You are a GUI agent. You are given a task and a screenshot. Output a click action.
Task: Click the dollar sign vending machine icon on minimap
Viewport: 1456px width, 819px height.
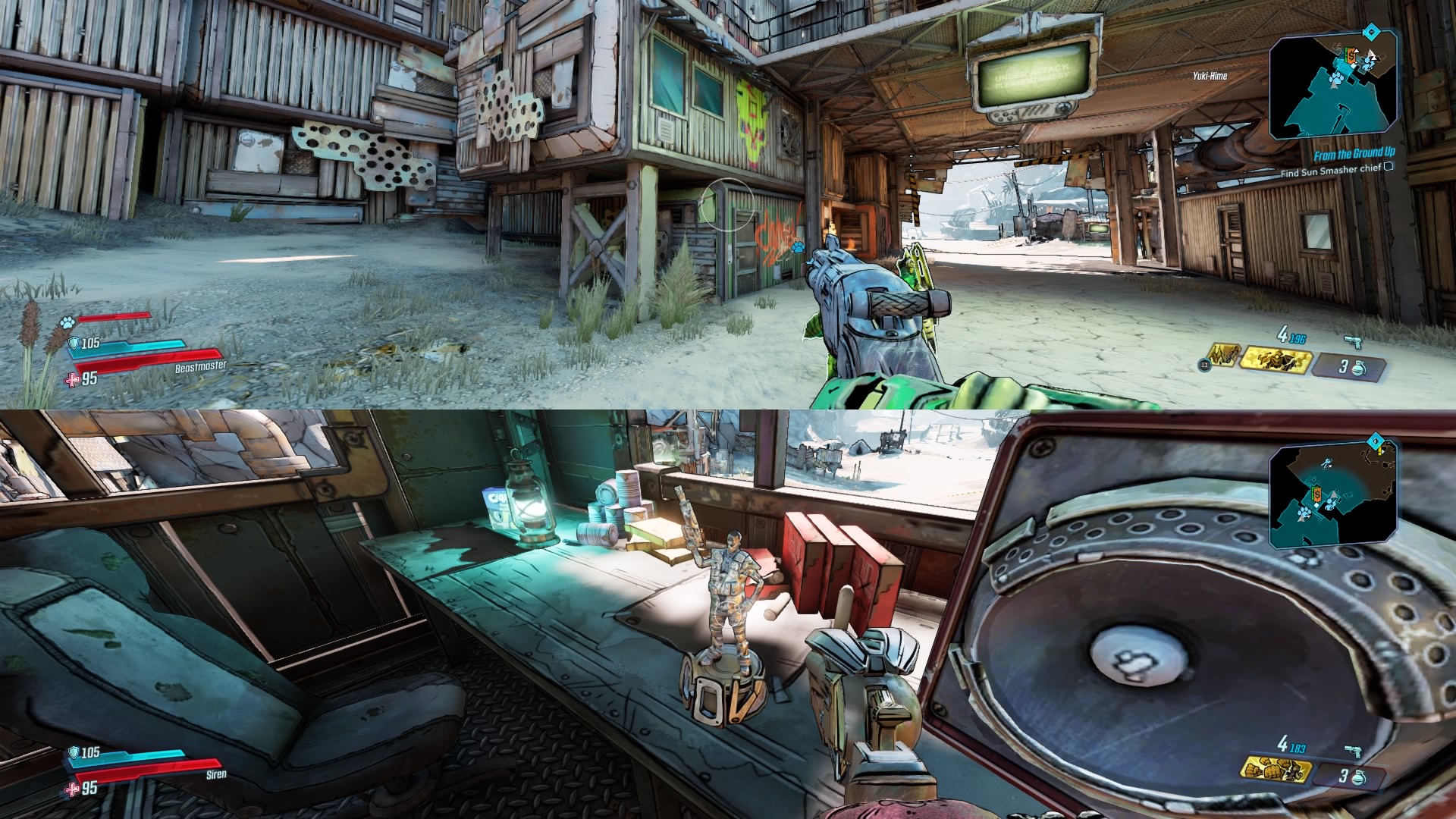pyautogui.click(x=1351, y=55)
